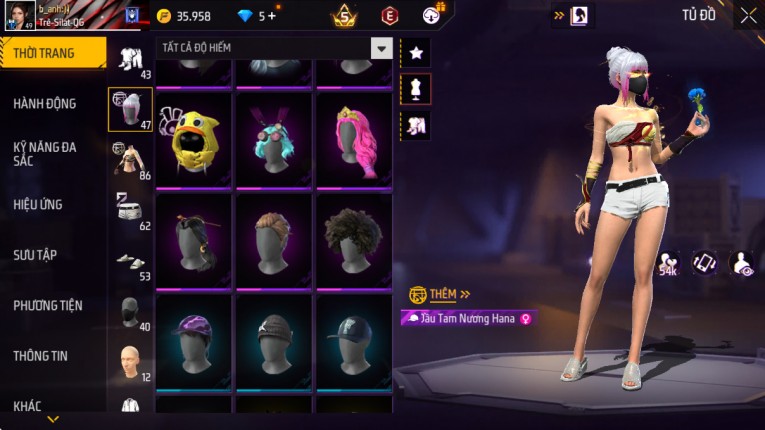Choose the tops subcategory with 86 items

(130, 160)
